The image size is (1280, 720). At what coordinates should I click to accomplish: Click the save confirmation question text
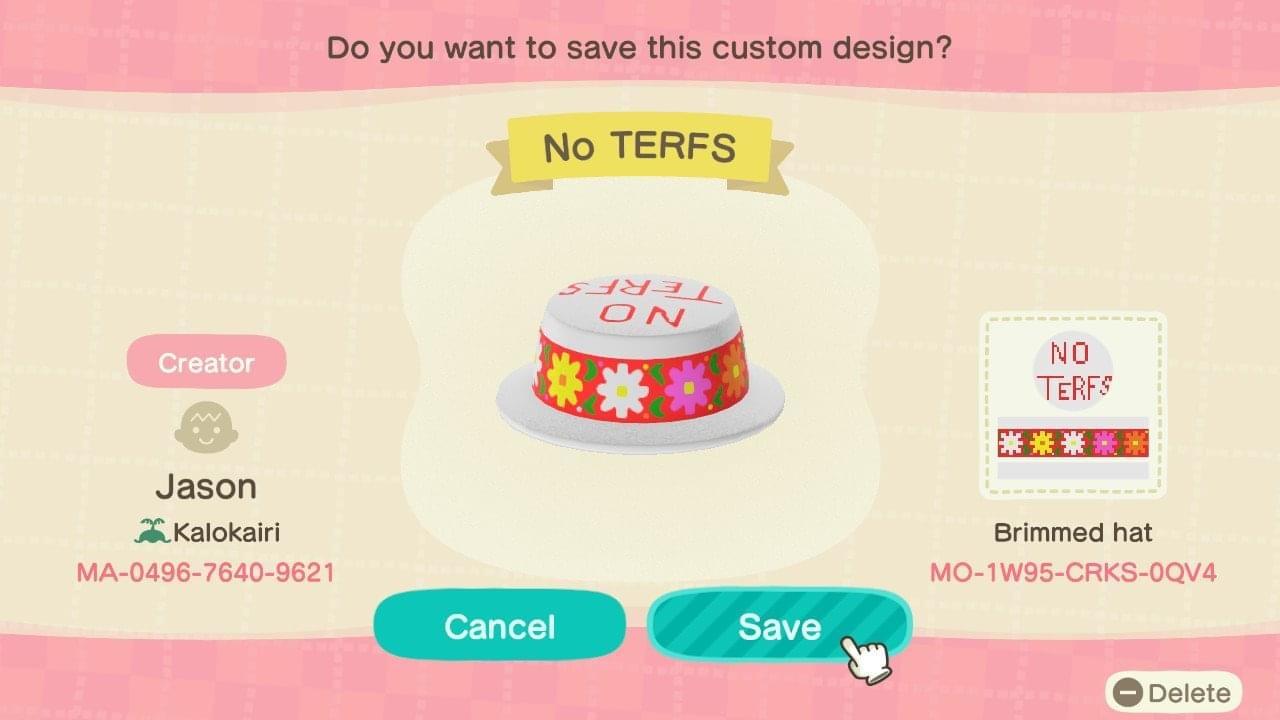coord(640,47)
